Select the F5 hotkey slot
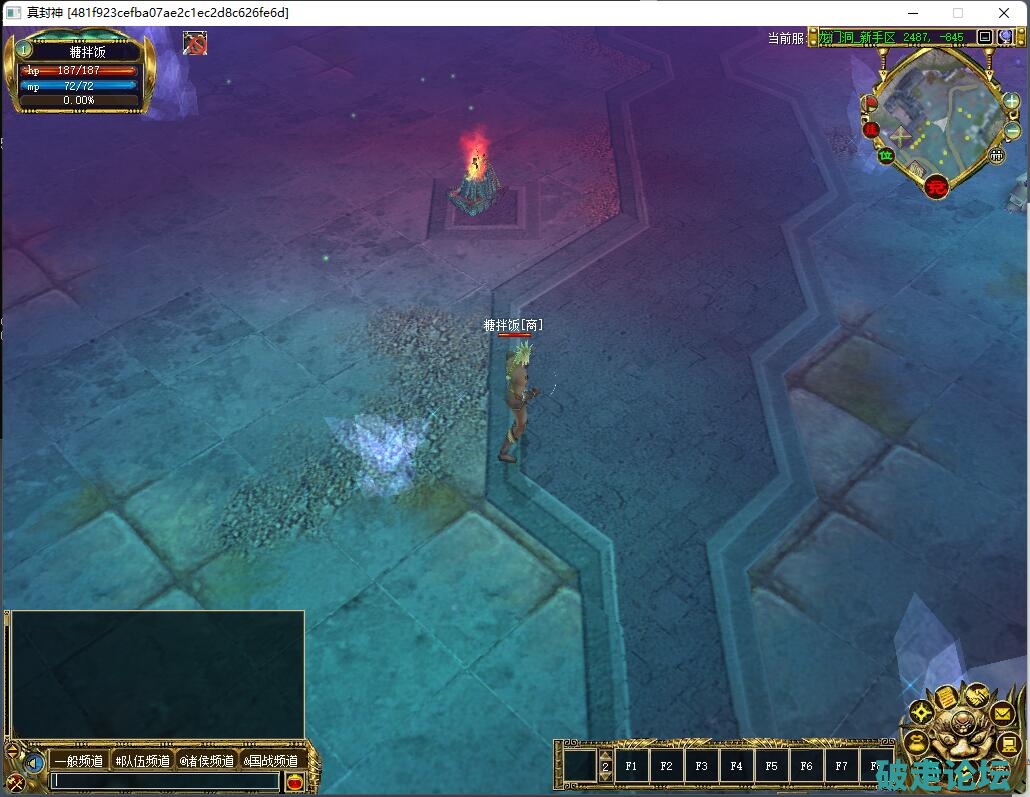This screenshot has height=797, width=1030. tap(771, 766)
